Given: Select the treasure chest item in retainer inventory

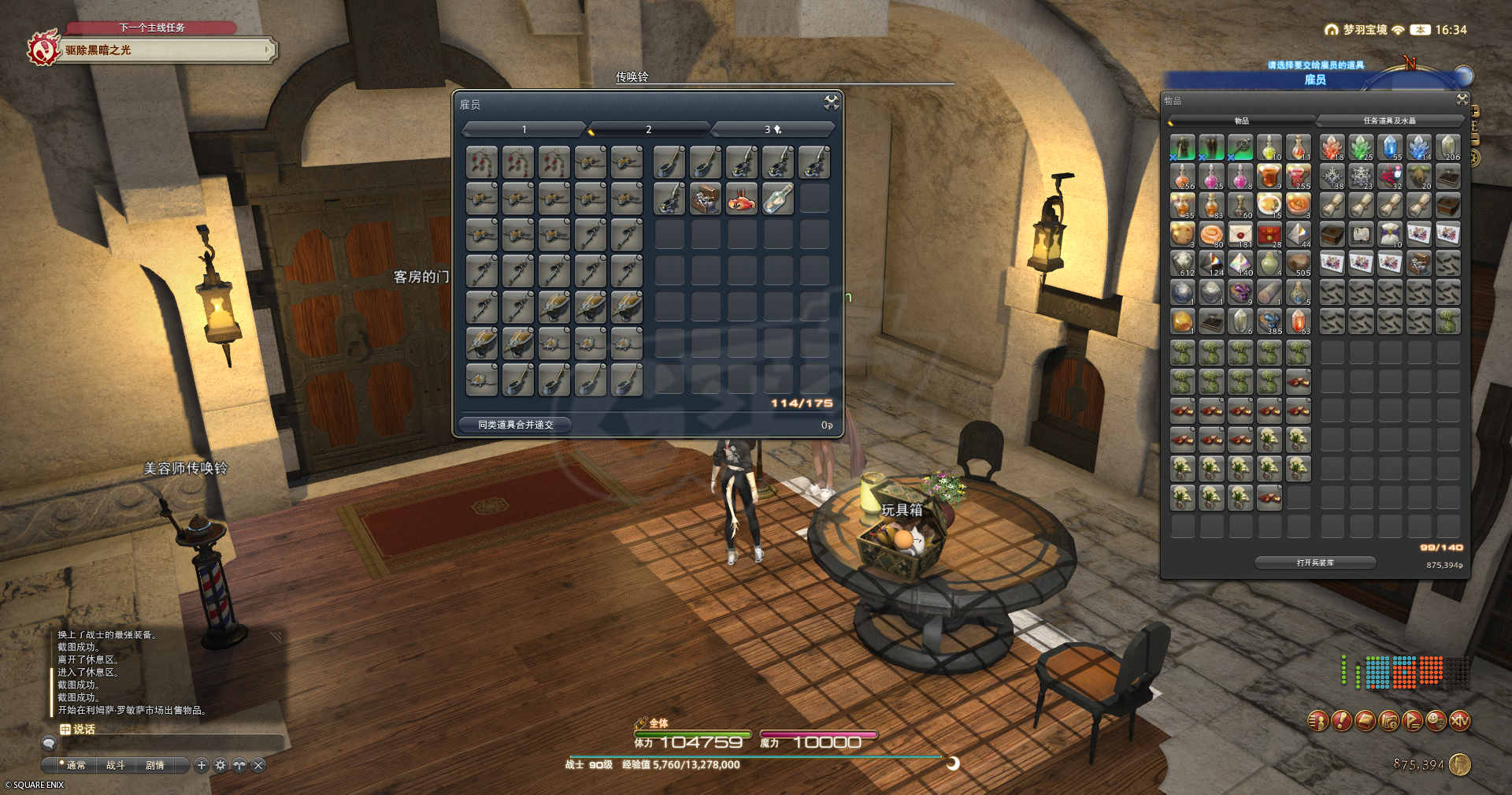Looking at the screenshot, I should point(705,199).
